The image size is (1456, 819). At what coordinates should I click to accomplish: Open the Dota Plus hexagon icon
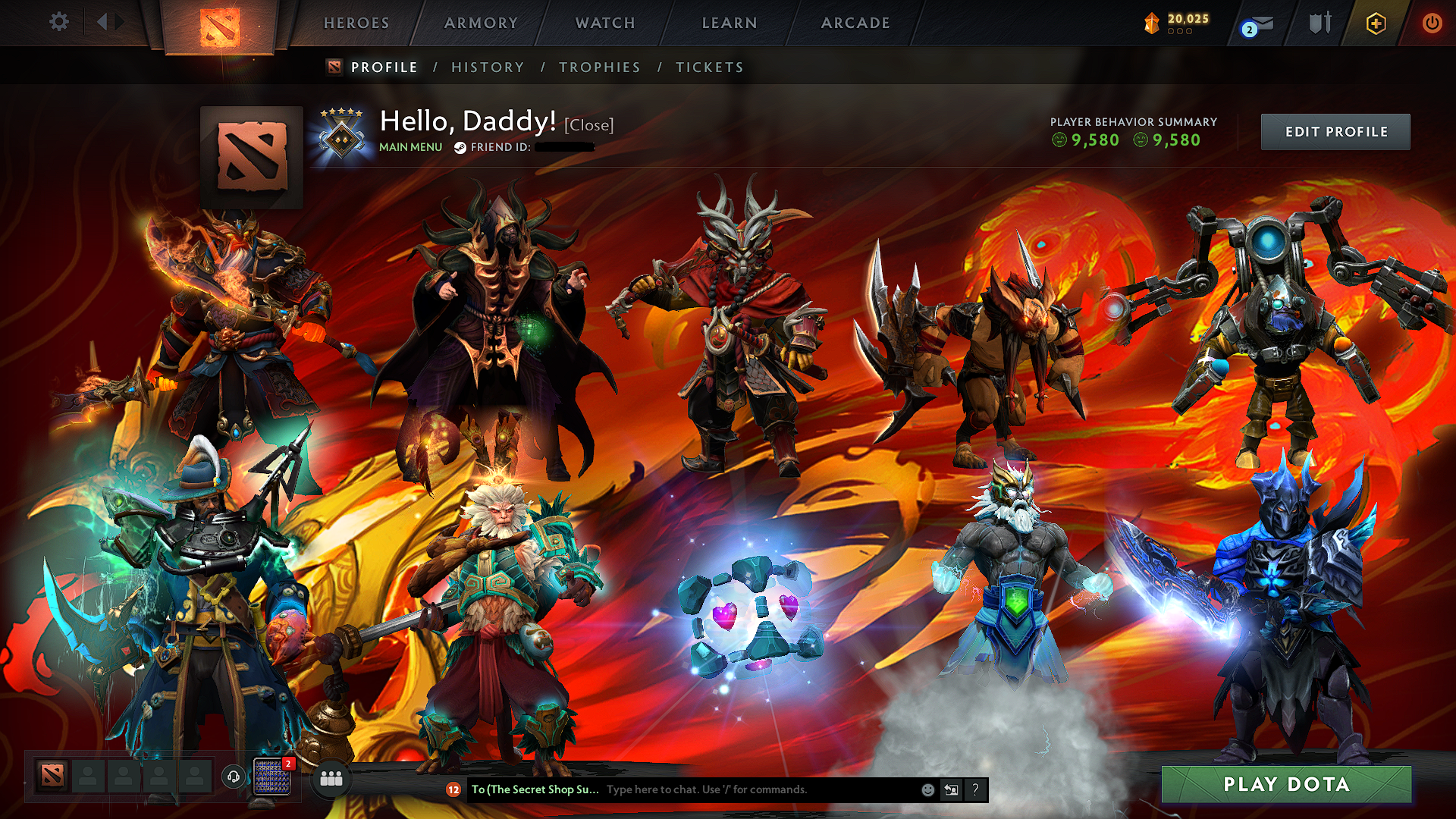click(x=1376, y=24)
